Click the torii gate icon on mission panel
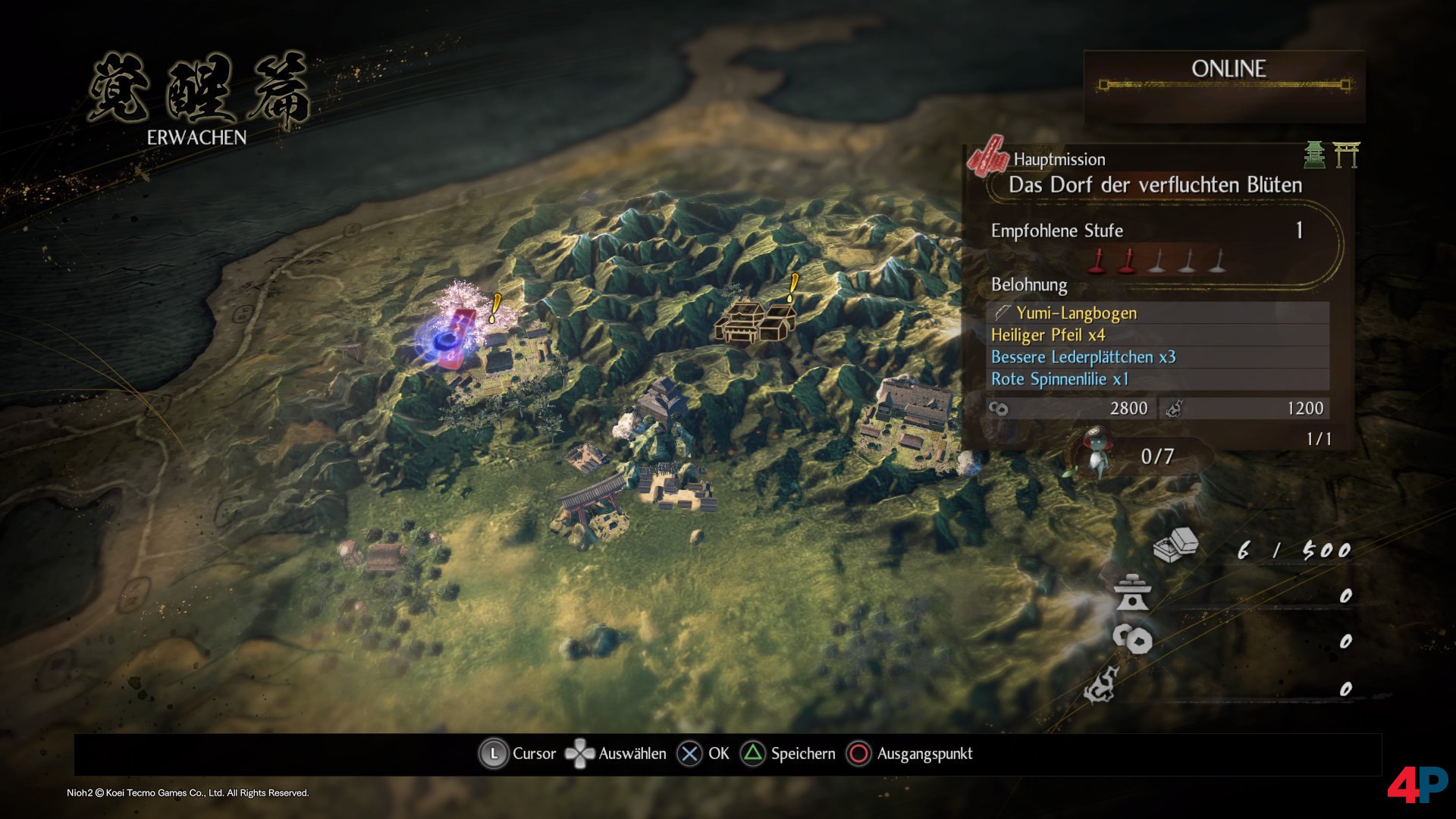 (1346, 155)
